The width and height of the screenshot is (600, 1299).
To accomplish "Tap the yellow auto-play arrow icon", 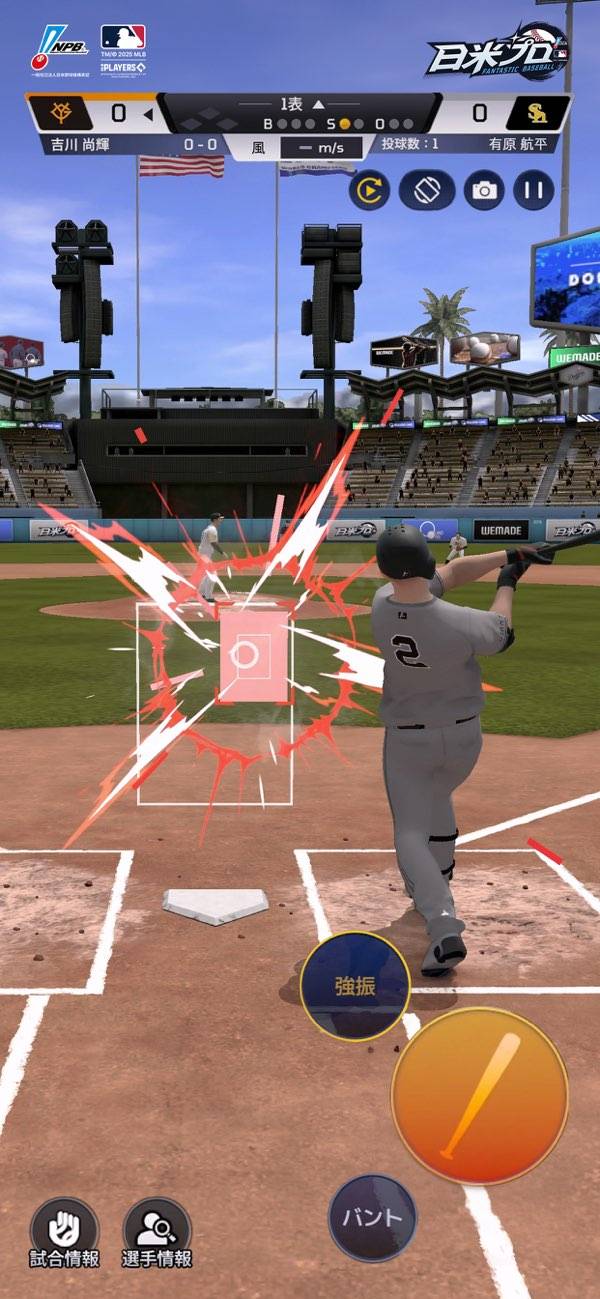I will [369, 190].
